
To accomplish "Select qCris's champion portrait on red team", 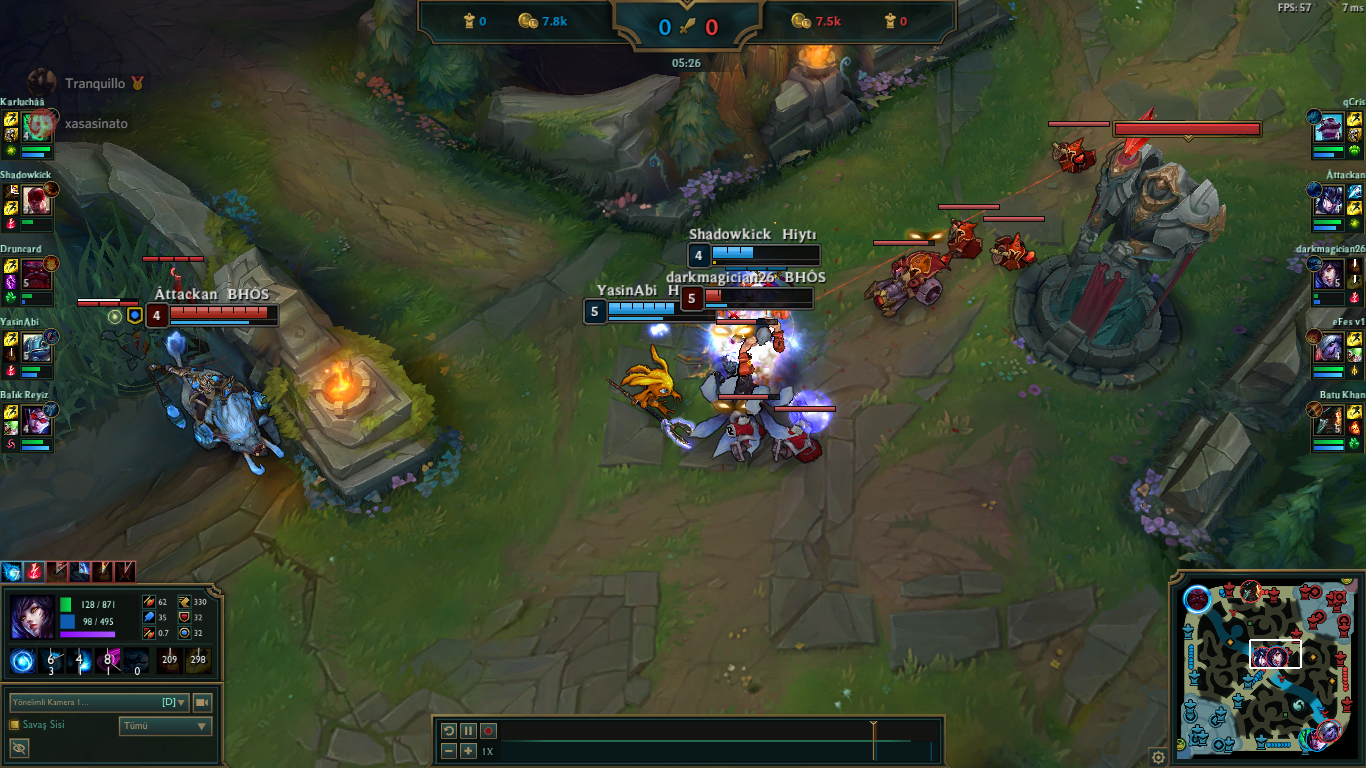I will coord(1328,127).
